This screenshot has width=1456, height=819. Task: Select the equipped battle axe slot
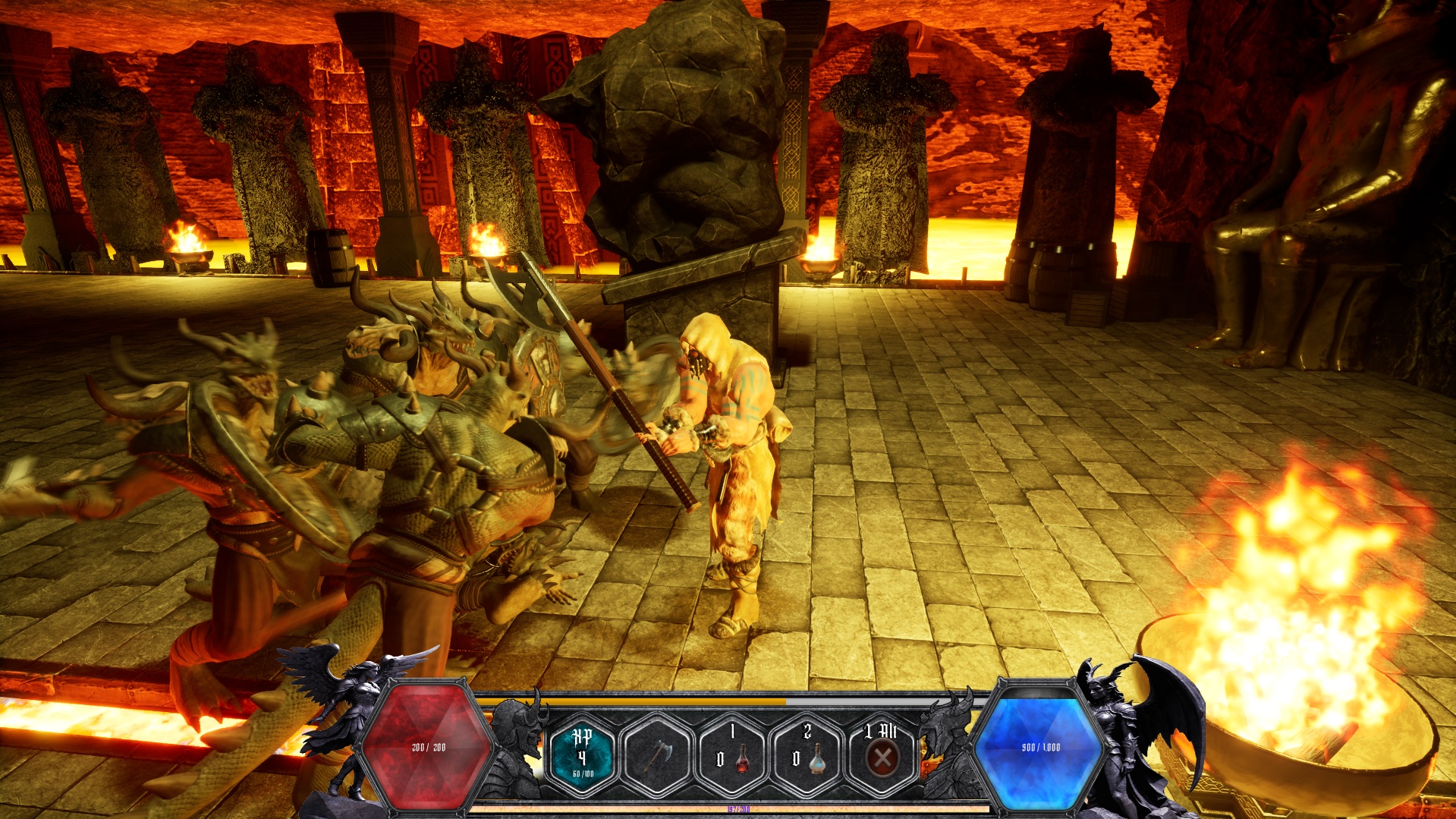pyautogui.click(x=657, y=754)
